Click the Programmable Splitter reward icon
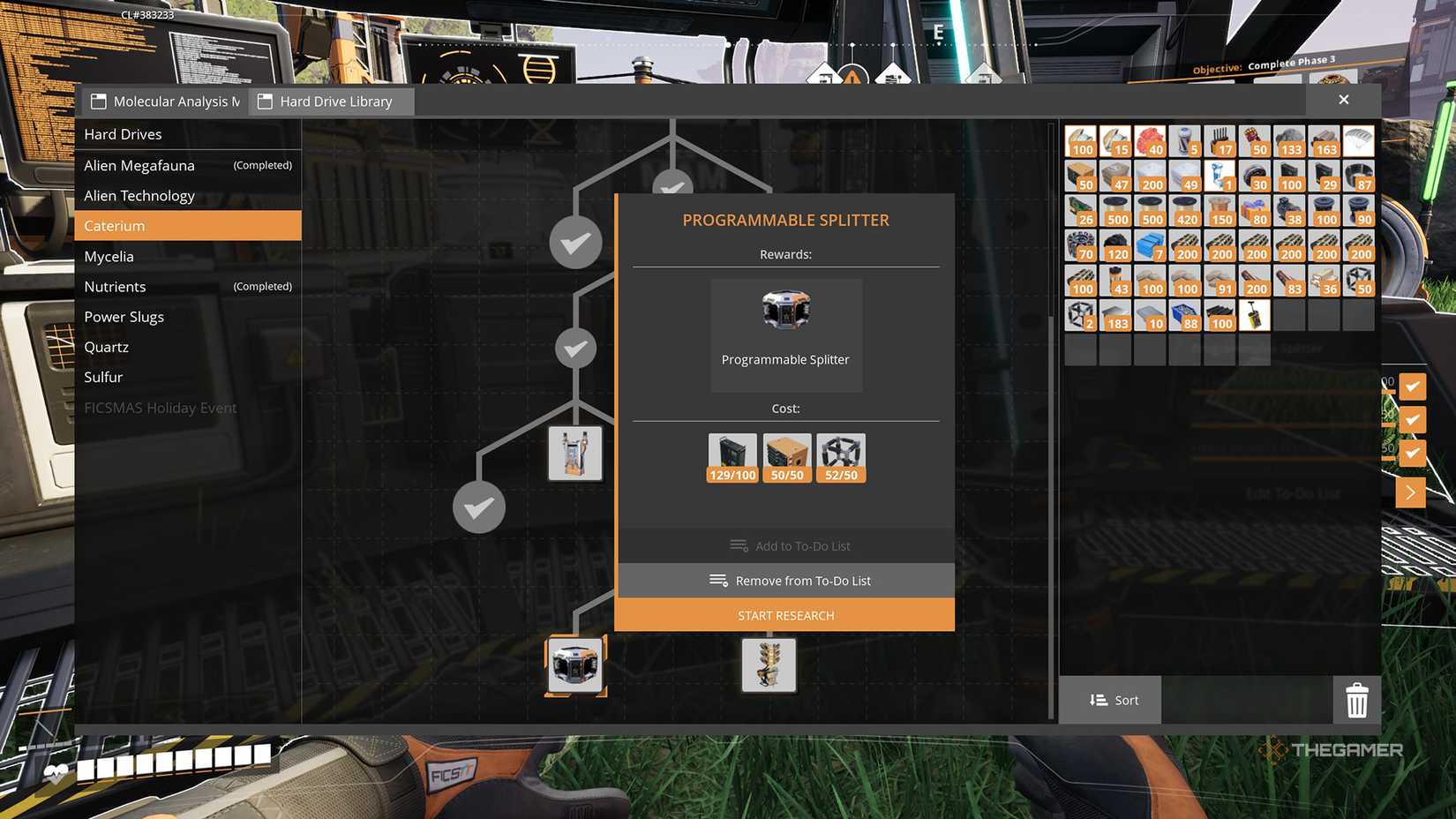 pos(785,309)
